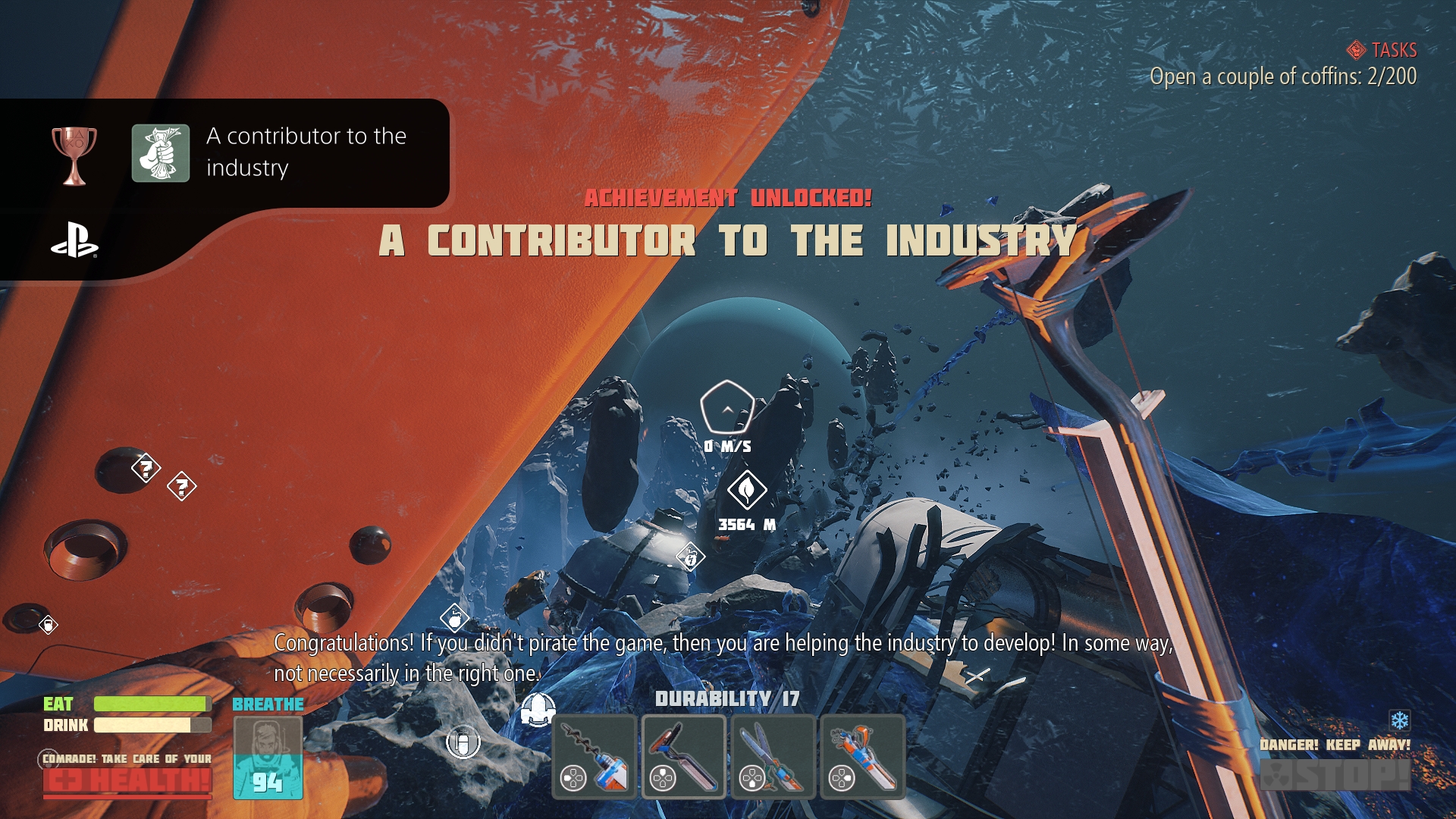The image size is (1456, 819).
Task: Select the scraper tool slot
Action: click(684, 758)
